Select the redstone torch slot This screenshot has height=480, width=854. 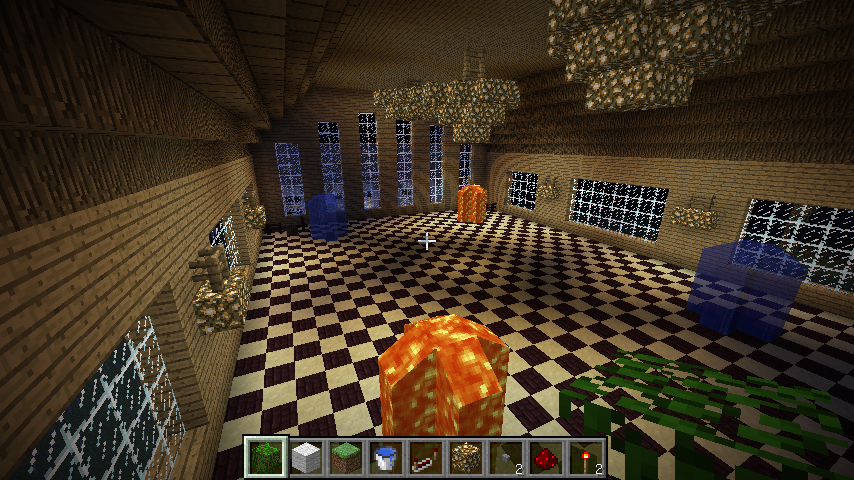[x=586, y=459]
